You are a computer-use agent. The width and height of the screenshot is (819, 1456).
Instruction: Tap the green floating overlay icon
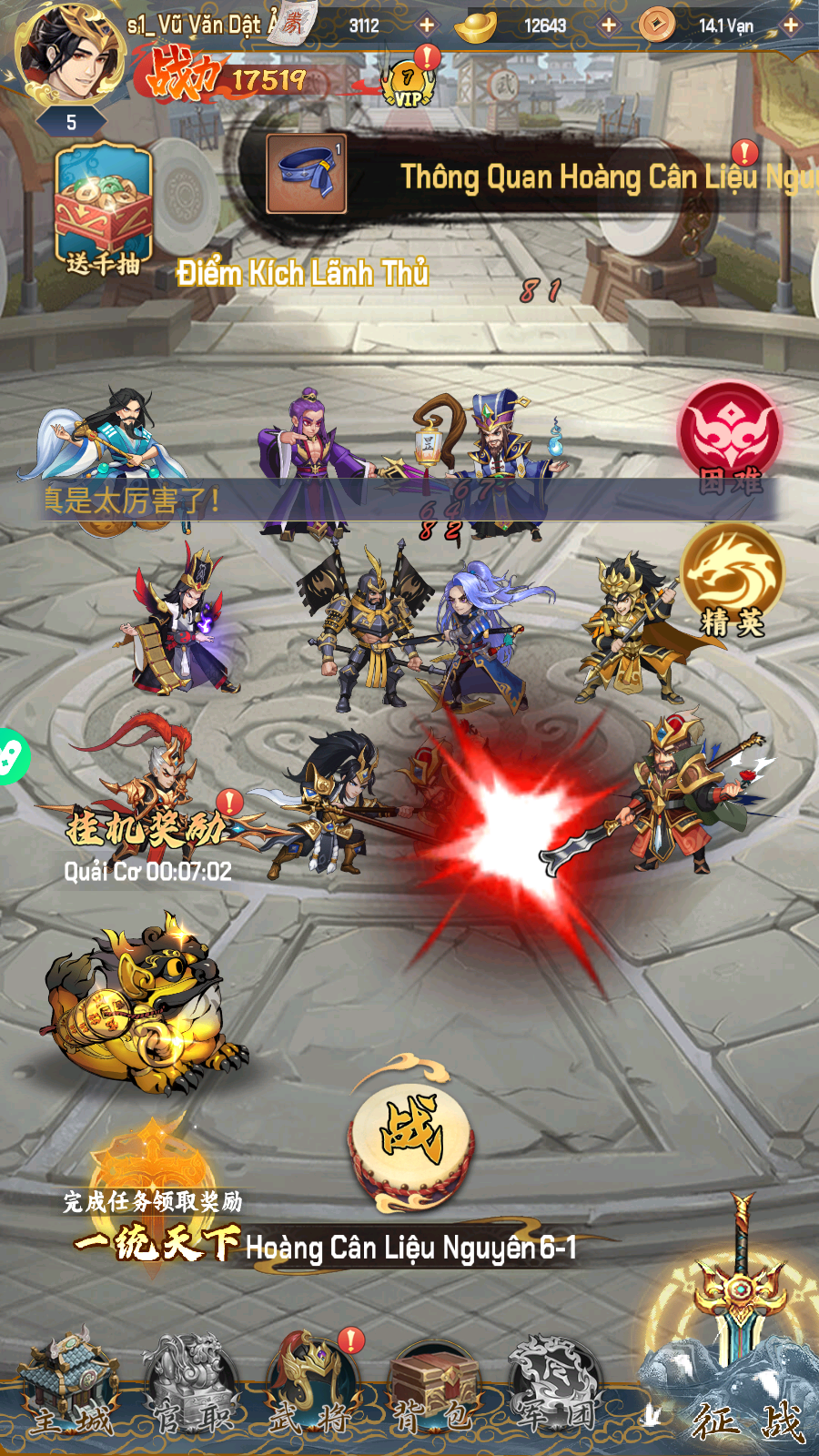click(11, 756)
